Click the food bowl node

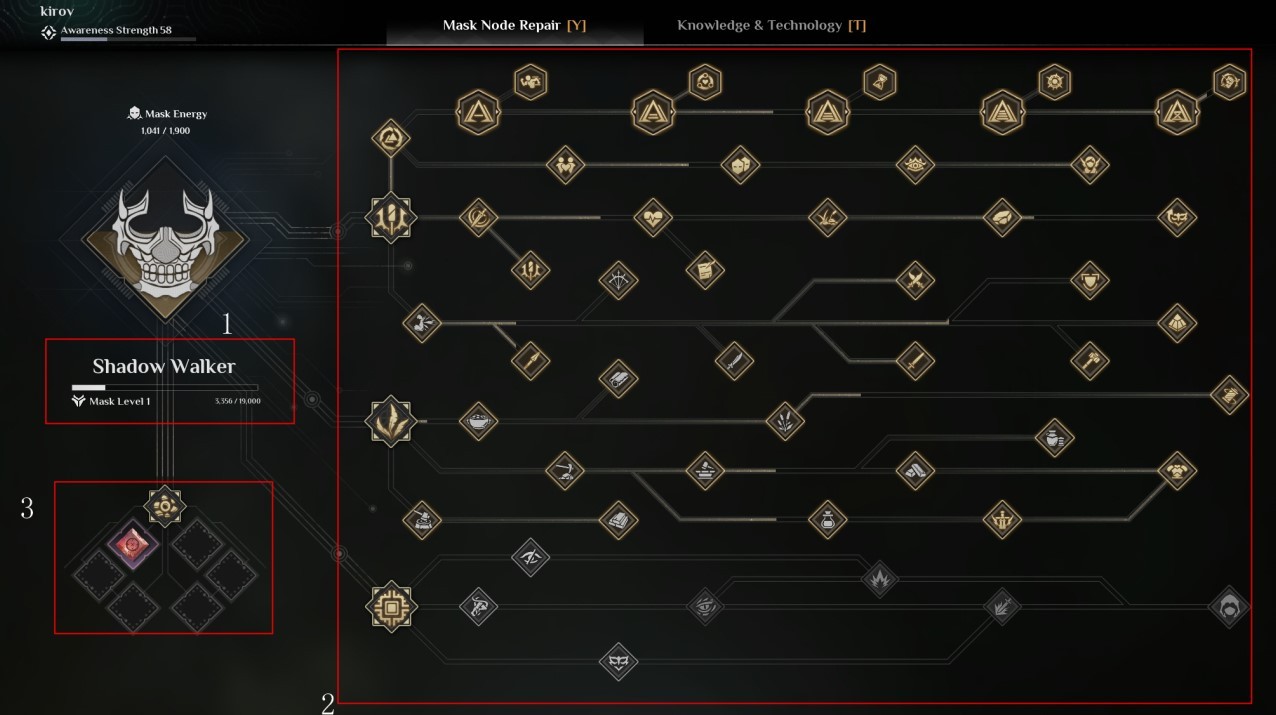pyautogui.click(x=478, y=421)
